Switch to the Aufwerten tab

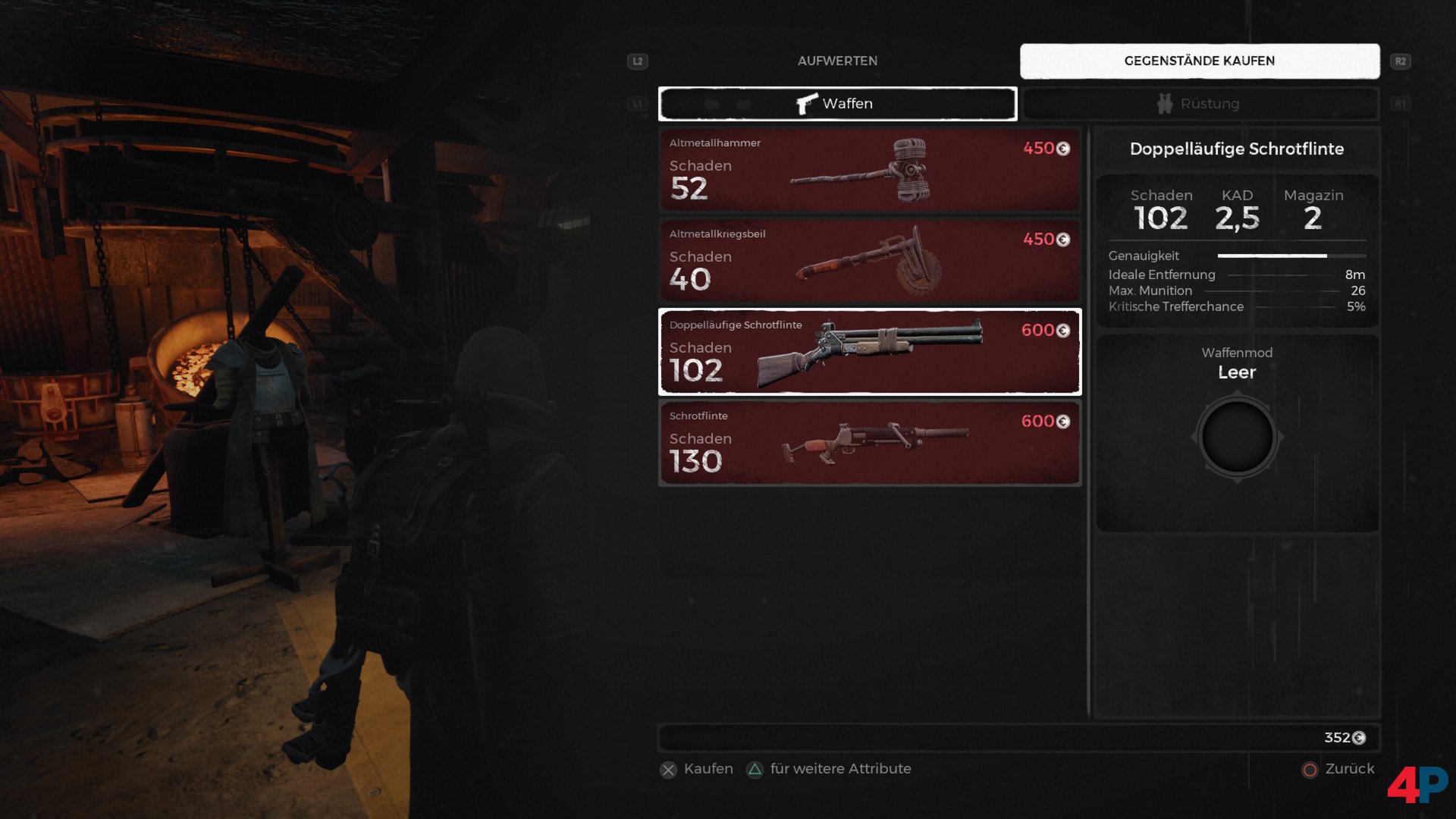click(837, 61)
